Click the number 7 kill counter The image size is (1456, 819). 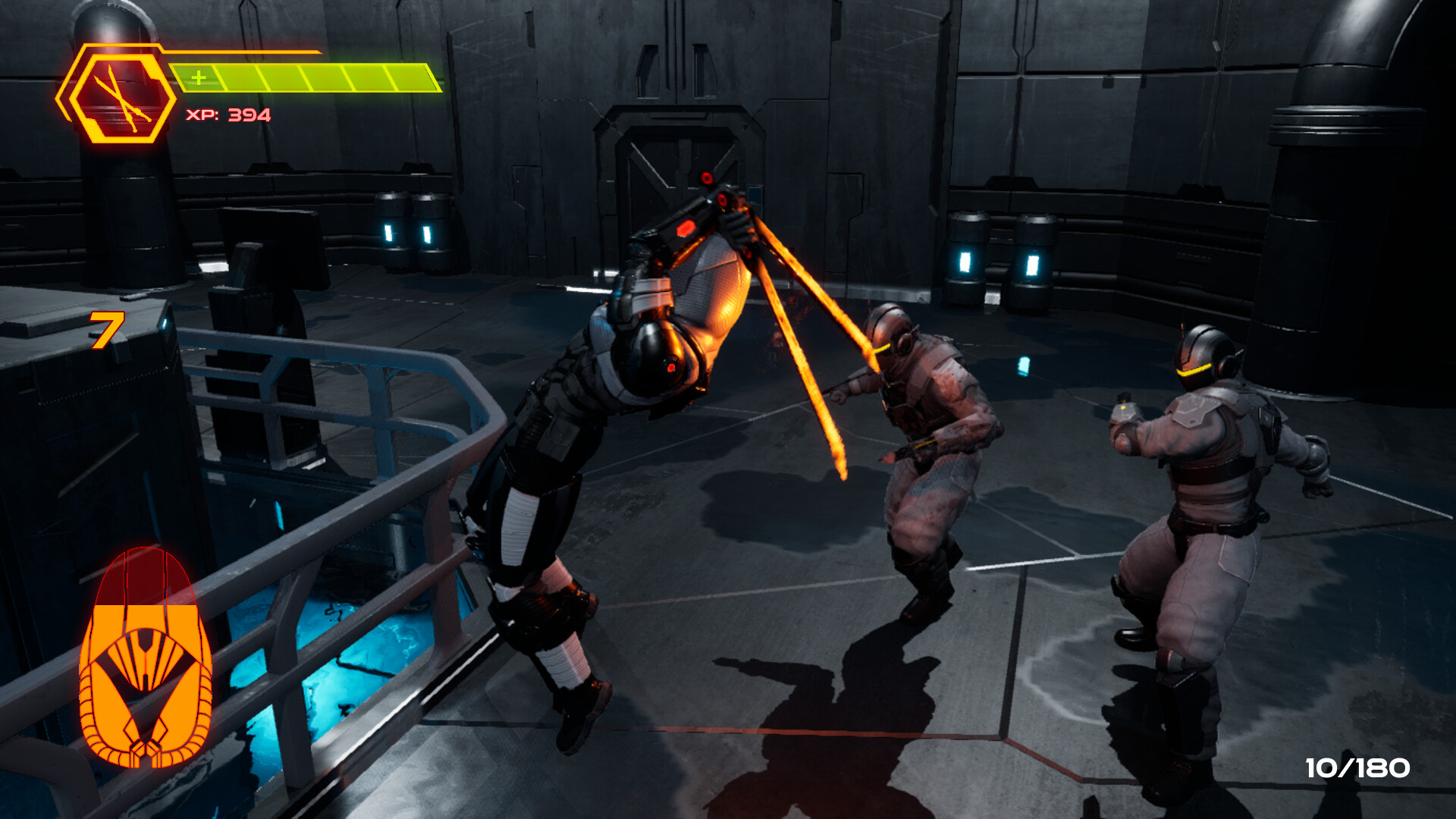106,331
